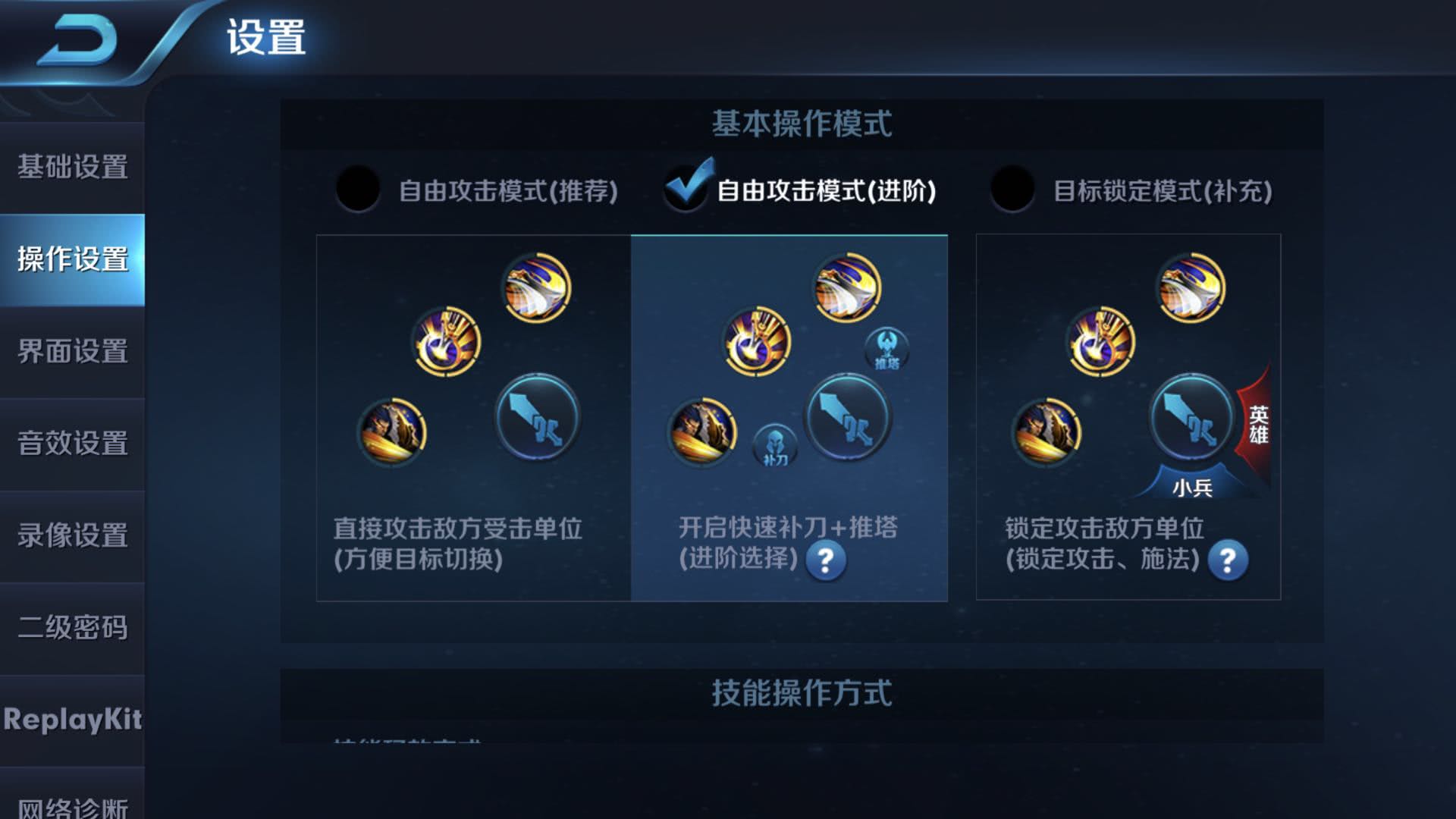Screen dimensions: 1456x819
Task: Select the 操作设置 tab
Action: [x=72, y=259]
